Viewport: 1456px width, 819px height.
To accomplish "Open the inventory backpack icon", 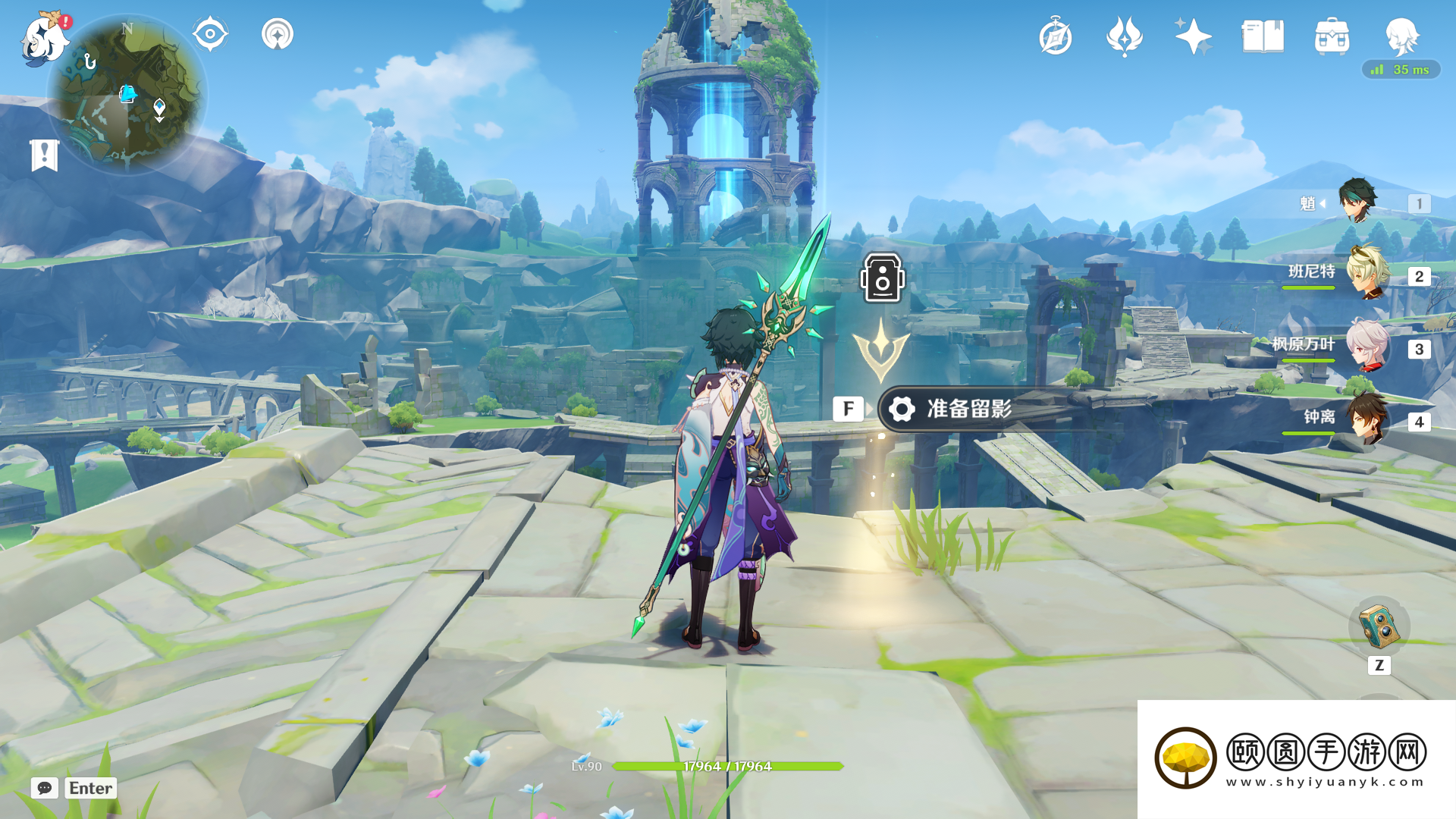I will coord(1332,36).
